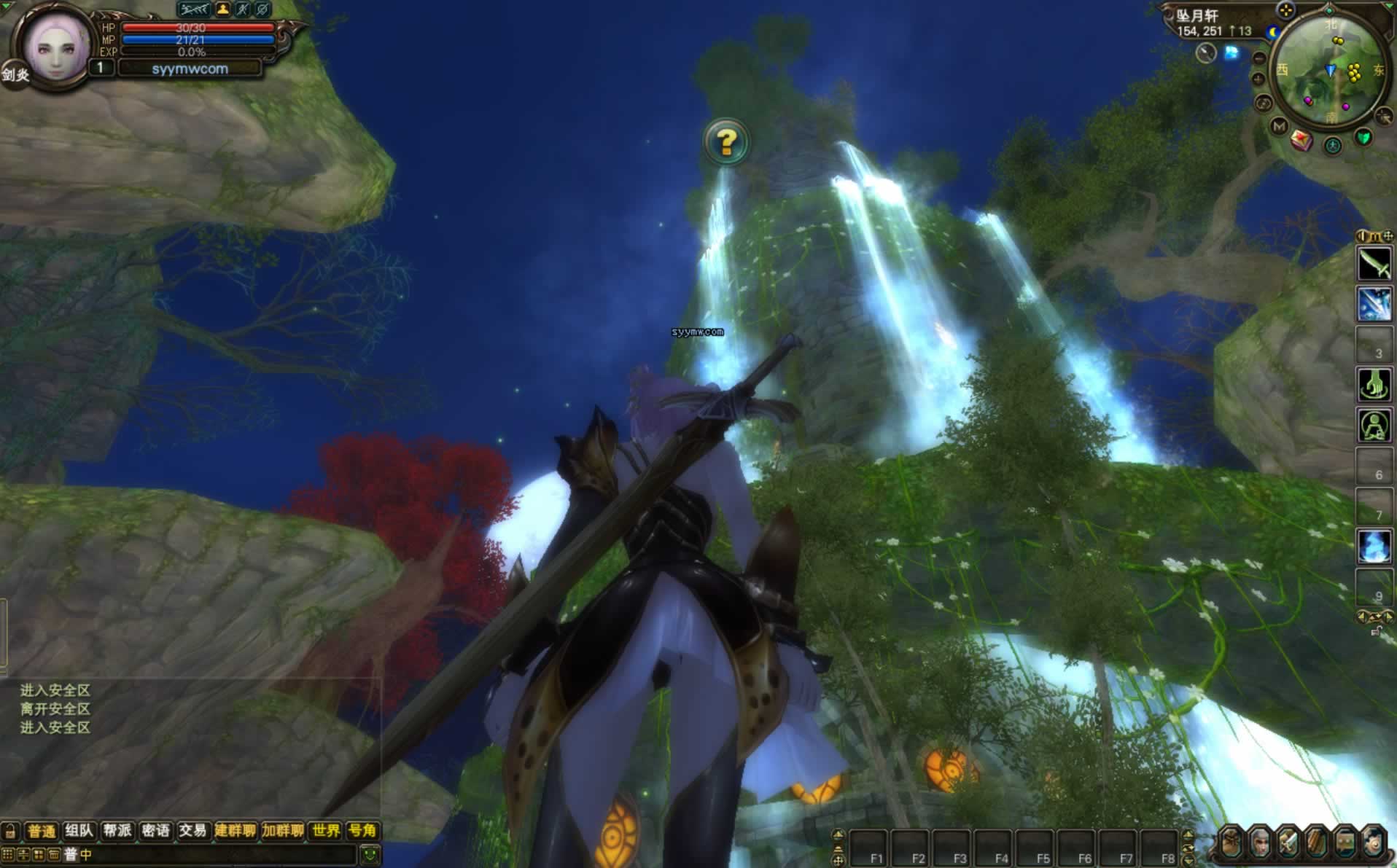Click the green shield icon below minimap
The height and width of the screenshot is (868, 1397).
(1363, 138)
